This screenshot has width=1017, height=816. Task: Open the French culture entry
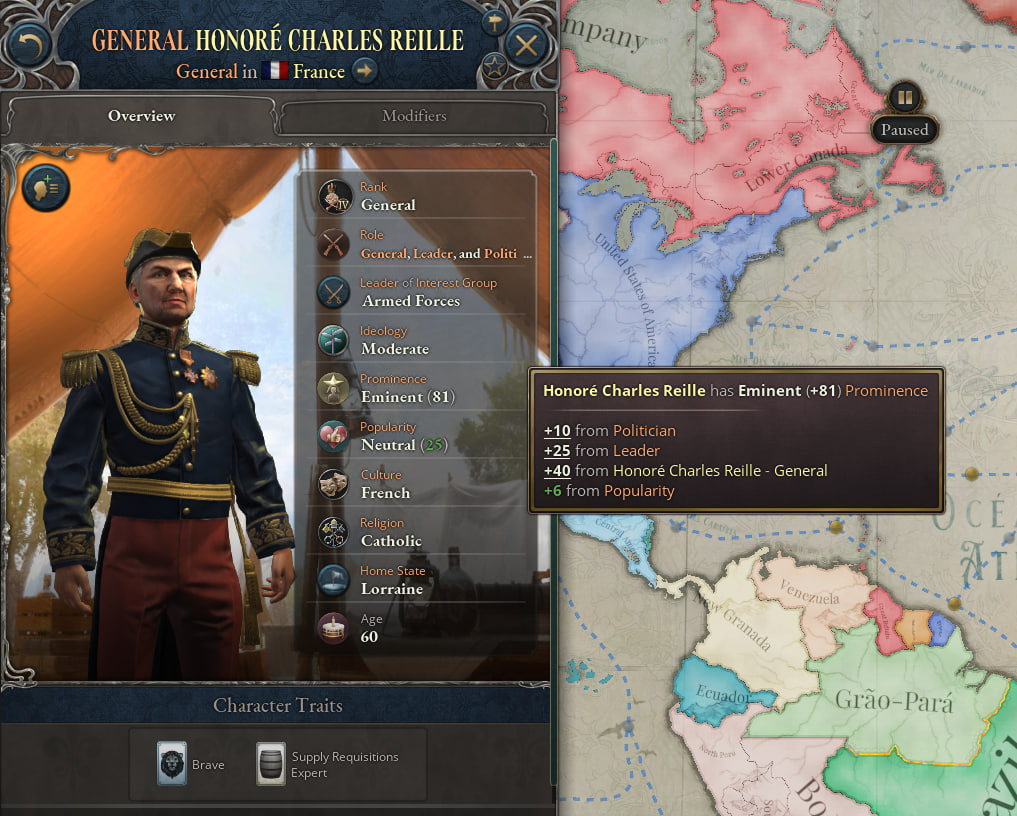[385, 493]
